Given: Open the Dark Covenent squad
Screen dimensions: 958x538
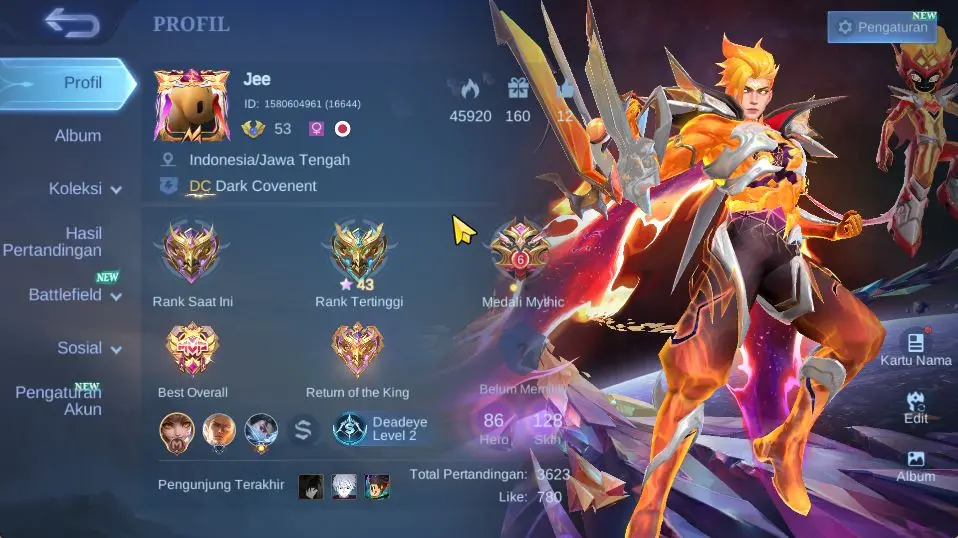Looking at the screenshot, I should tap(253, 186).
